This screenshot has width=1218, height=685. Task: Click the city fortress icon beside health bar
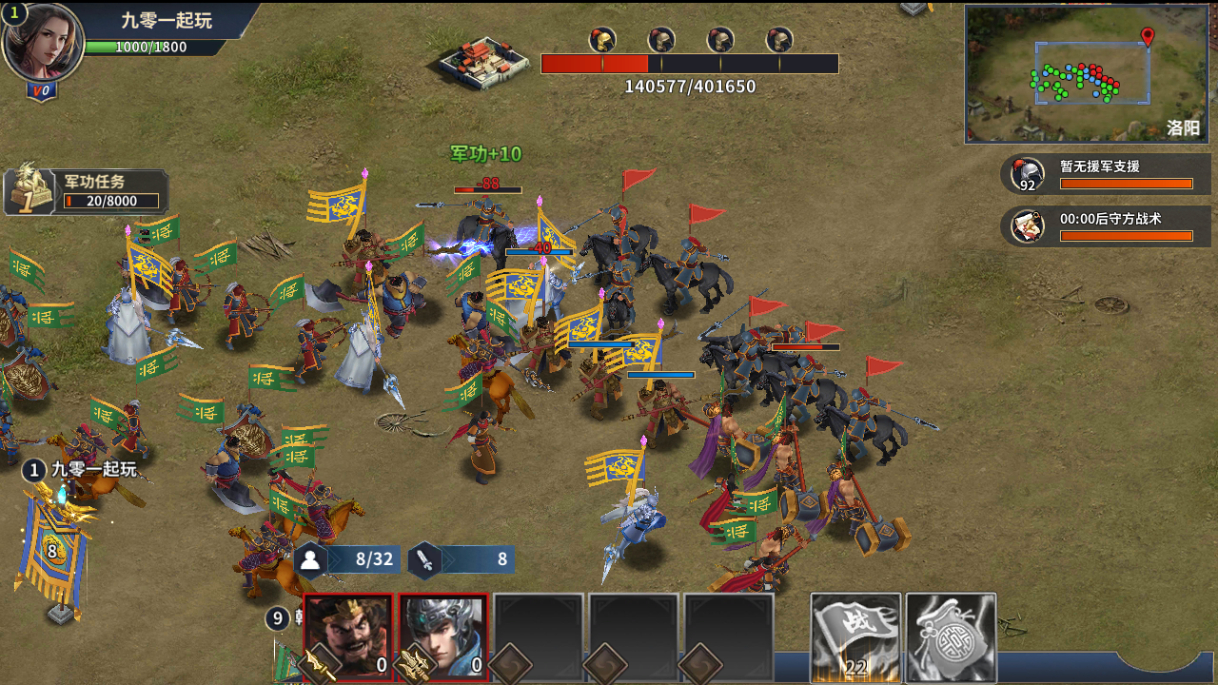pyautogui.click(x=484, y=61)
